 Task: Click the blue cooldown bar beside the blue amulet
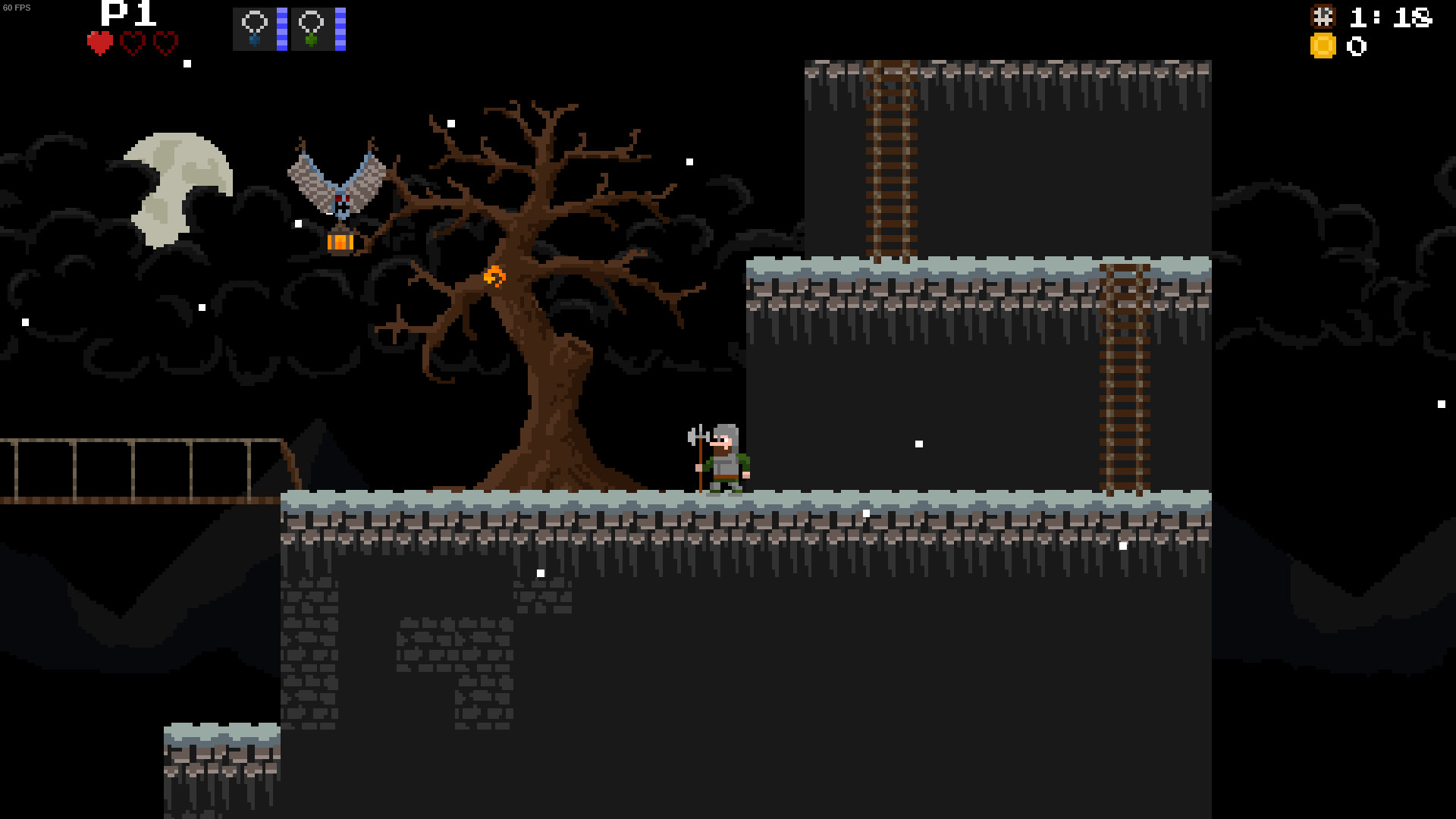[281, 28]
